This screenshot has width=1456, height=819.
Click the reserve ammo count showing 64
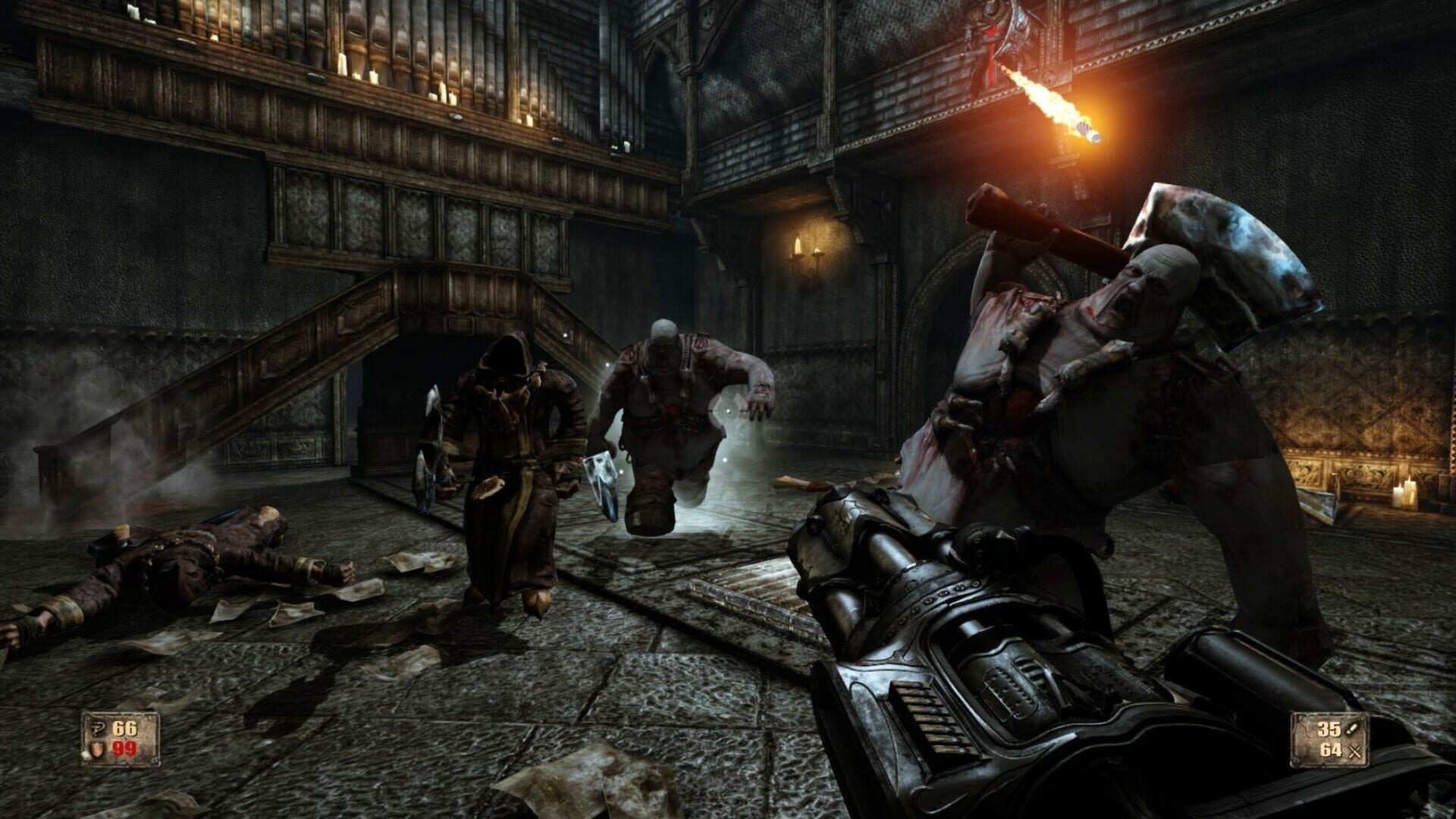click(x=1331, y=750)
